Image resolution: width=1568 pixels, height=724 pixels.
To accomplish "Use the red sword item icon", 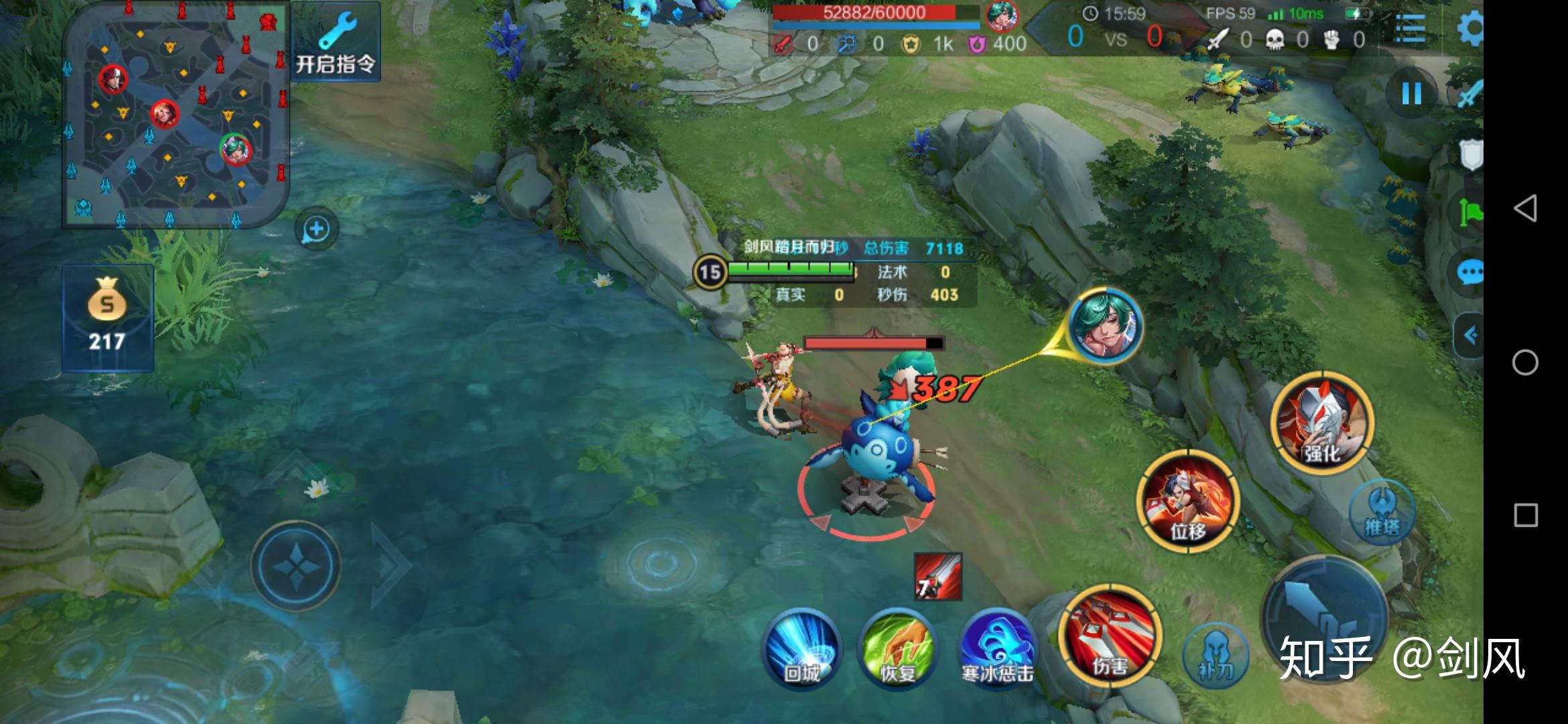I will [938, 577].
